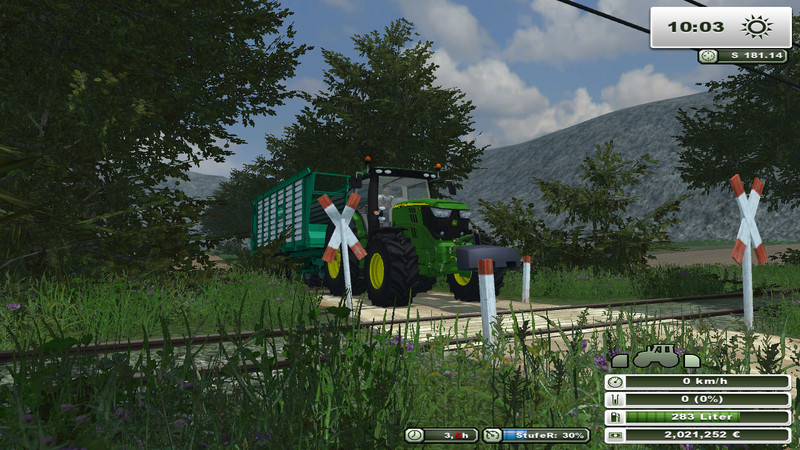Click the throttle level gauge icon
Screen dimensions: 800x450
click(492, 435)
